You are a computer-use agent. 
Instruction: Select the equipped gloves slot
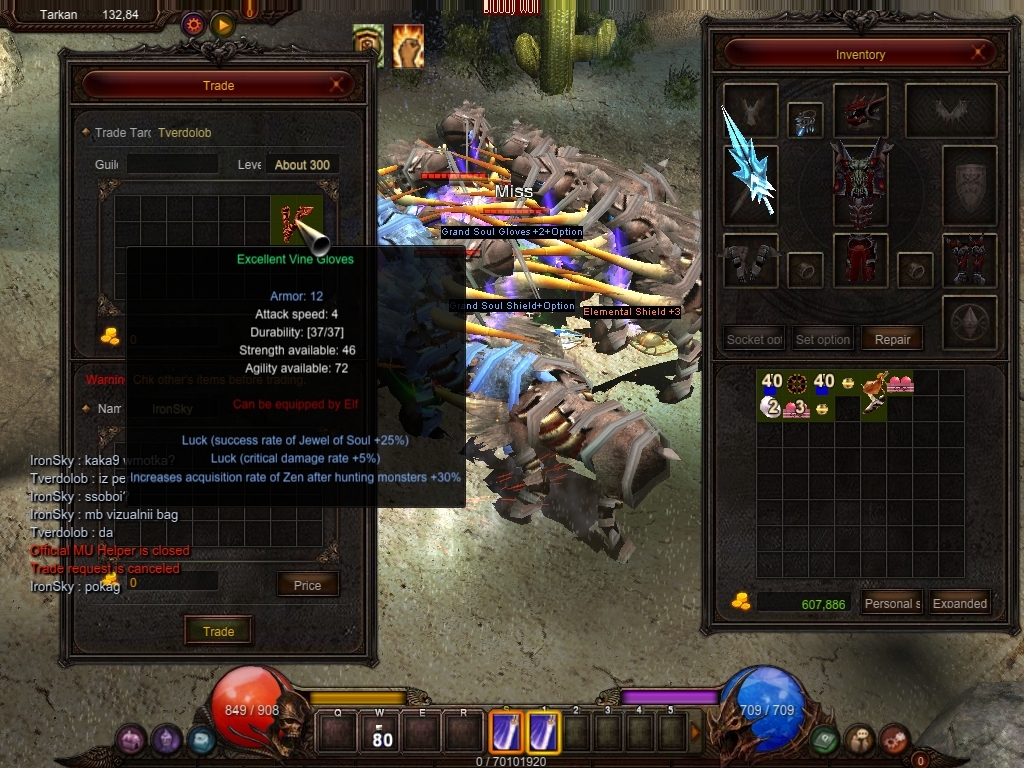click(x=750, y=260)
